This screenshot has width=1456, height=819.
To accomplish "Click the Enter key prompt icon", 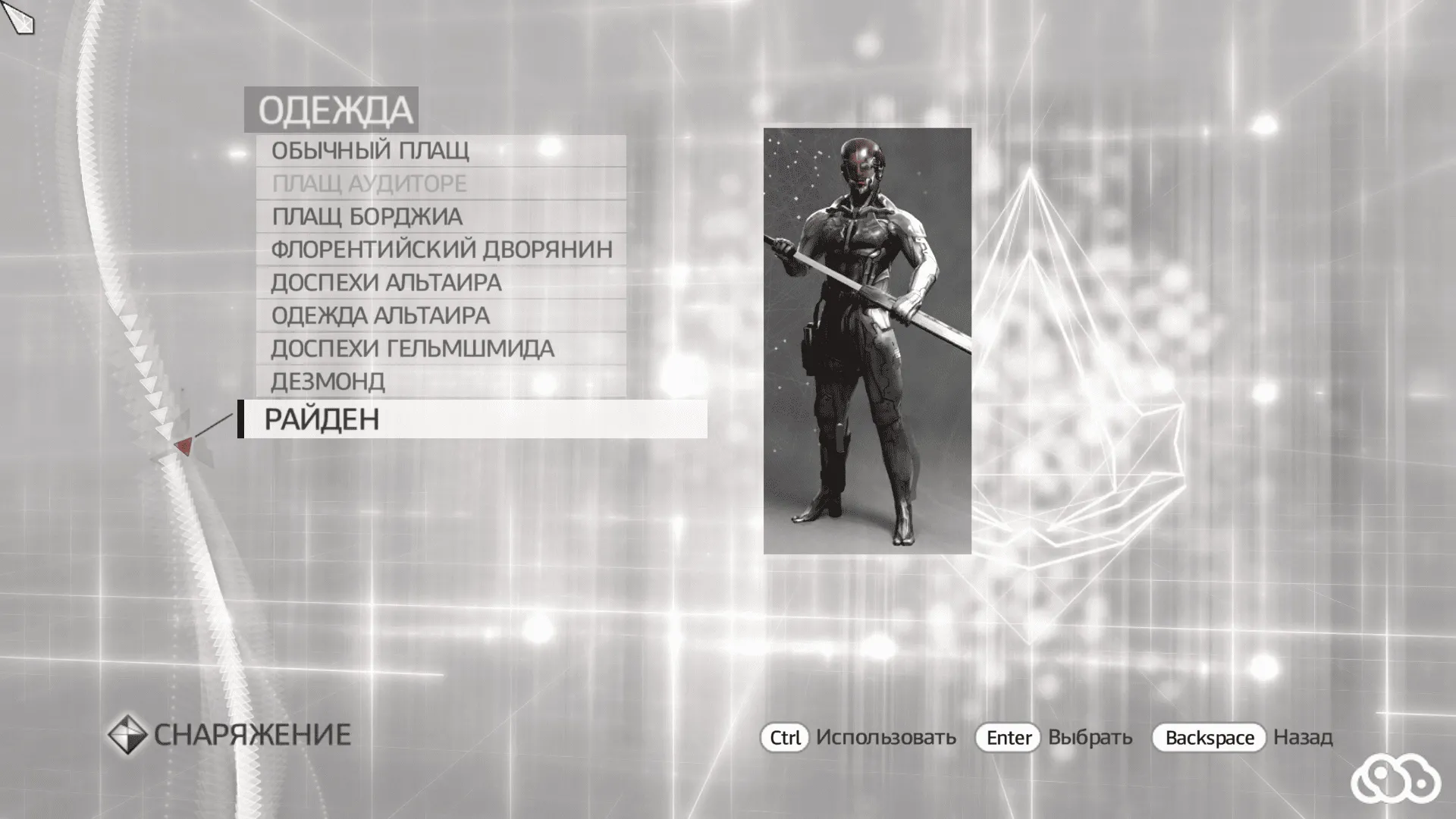I will (x=1007, y=736).
